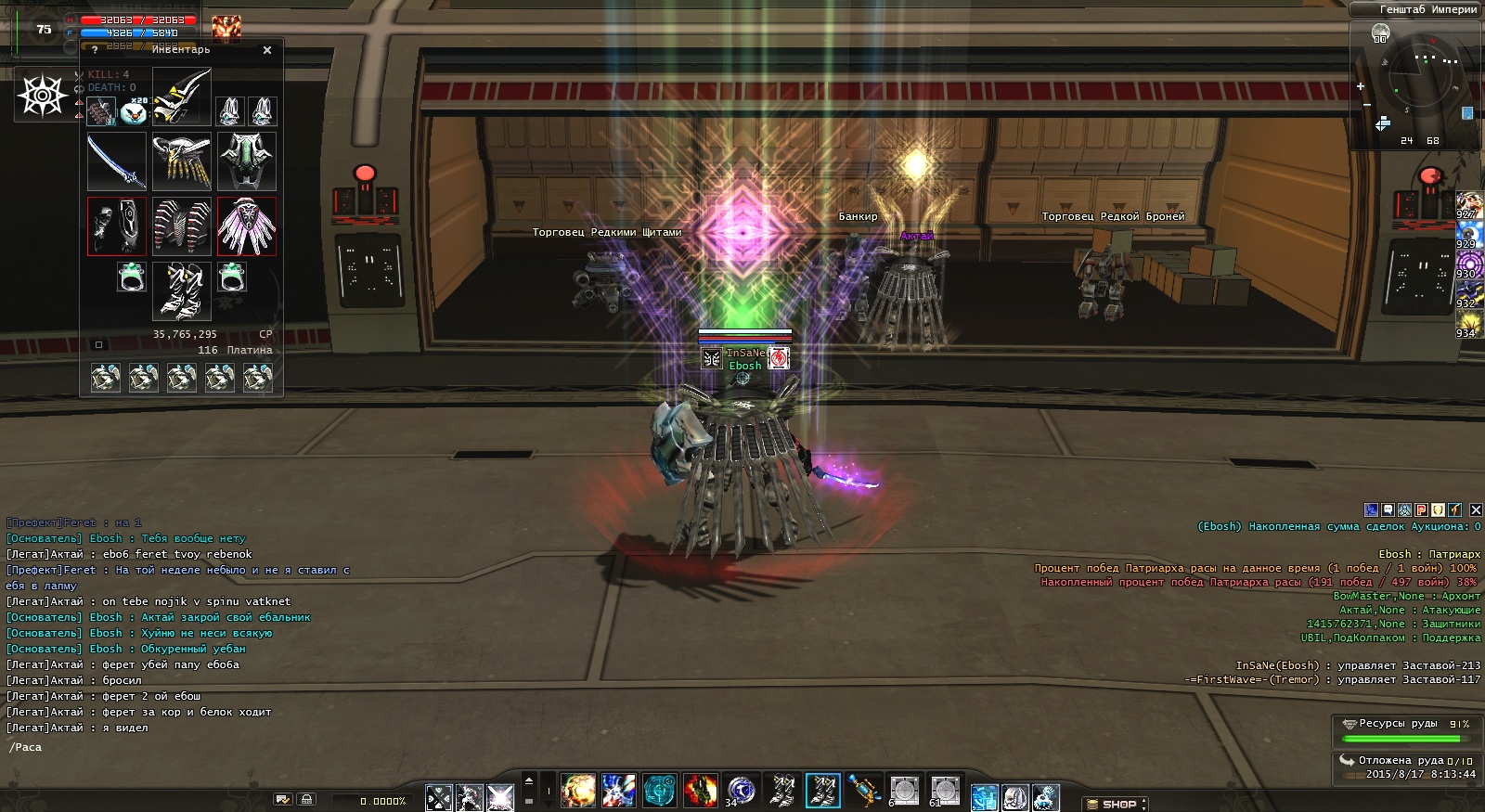Click the purple orb buff icon 930
The image size is (1485, 812).
pos(1467,265)
